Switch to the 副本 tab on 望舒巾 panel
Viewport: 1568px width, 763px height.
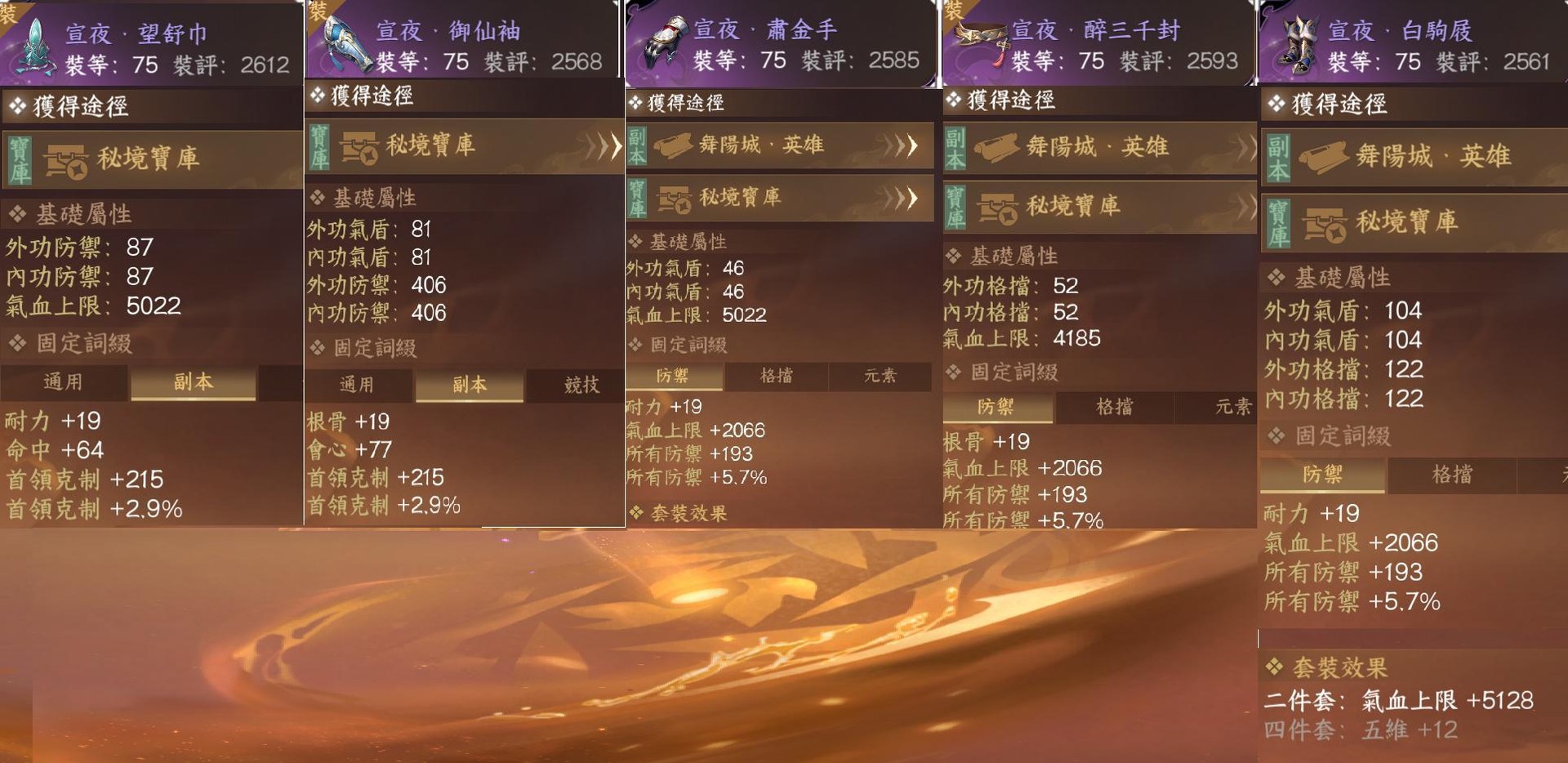(x=193, y=382)
